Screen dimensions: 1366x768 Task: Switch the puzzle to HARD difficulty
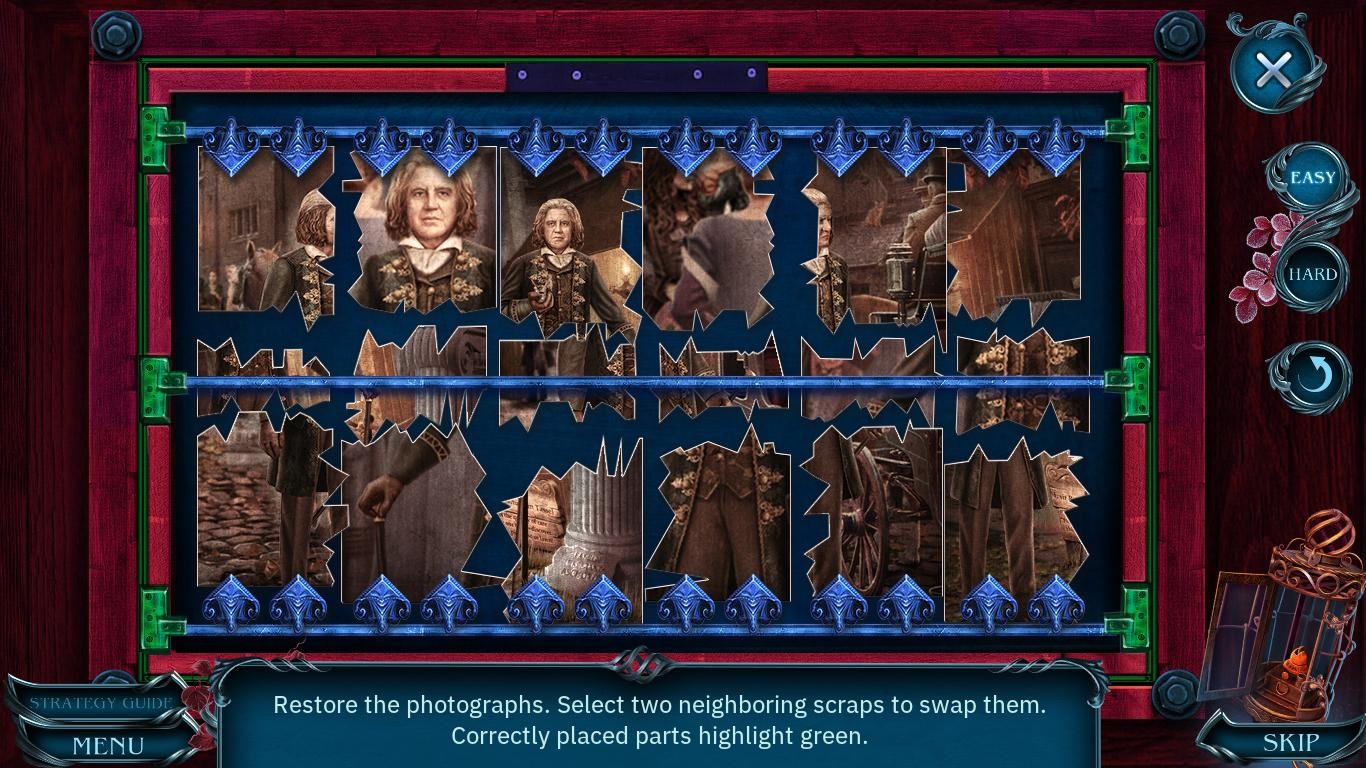point(1313,273)
